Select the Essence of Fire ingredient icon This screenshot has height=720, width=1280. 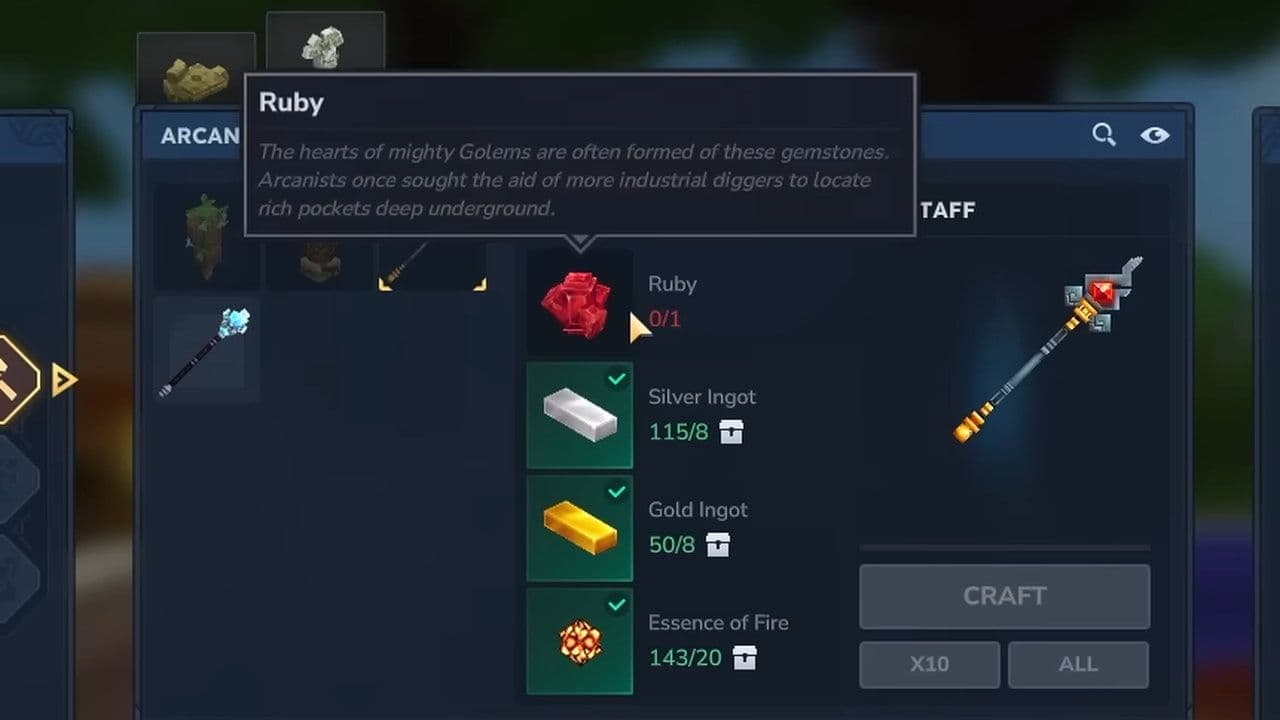point(579,641)
